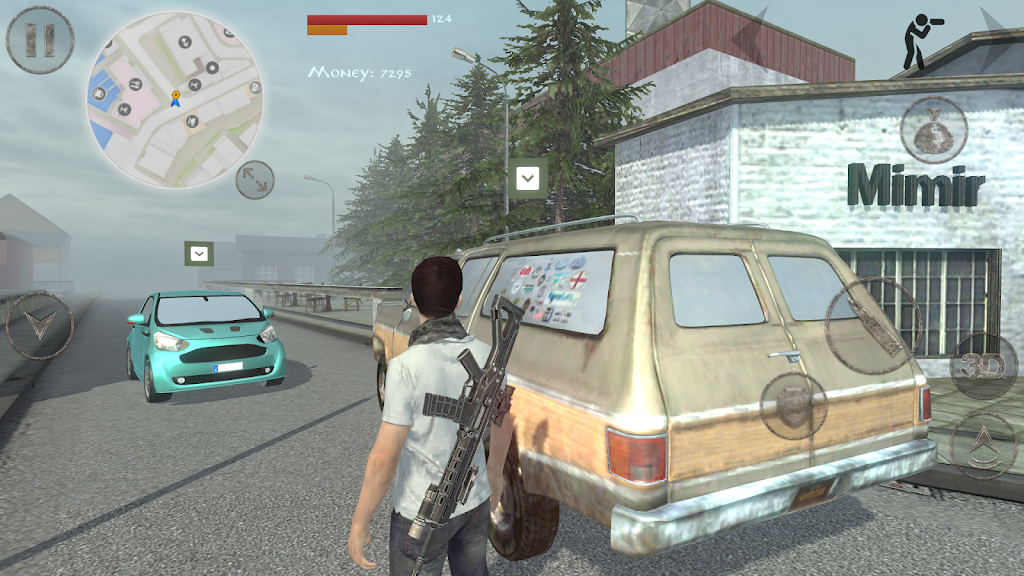The height and width of the screenshot is (576, 1024).
Task: Tap the money bag button
Action: pyautogui.click(x=933, y=130)
